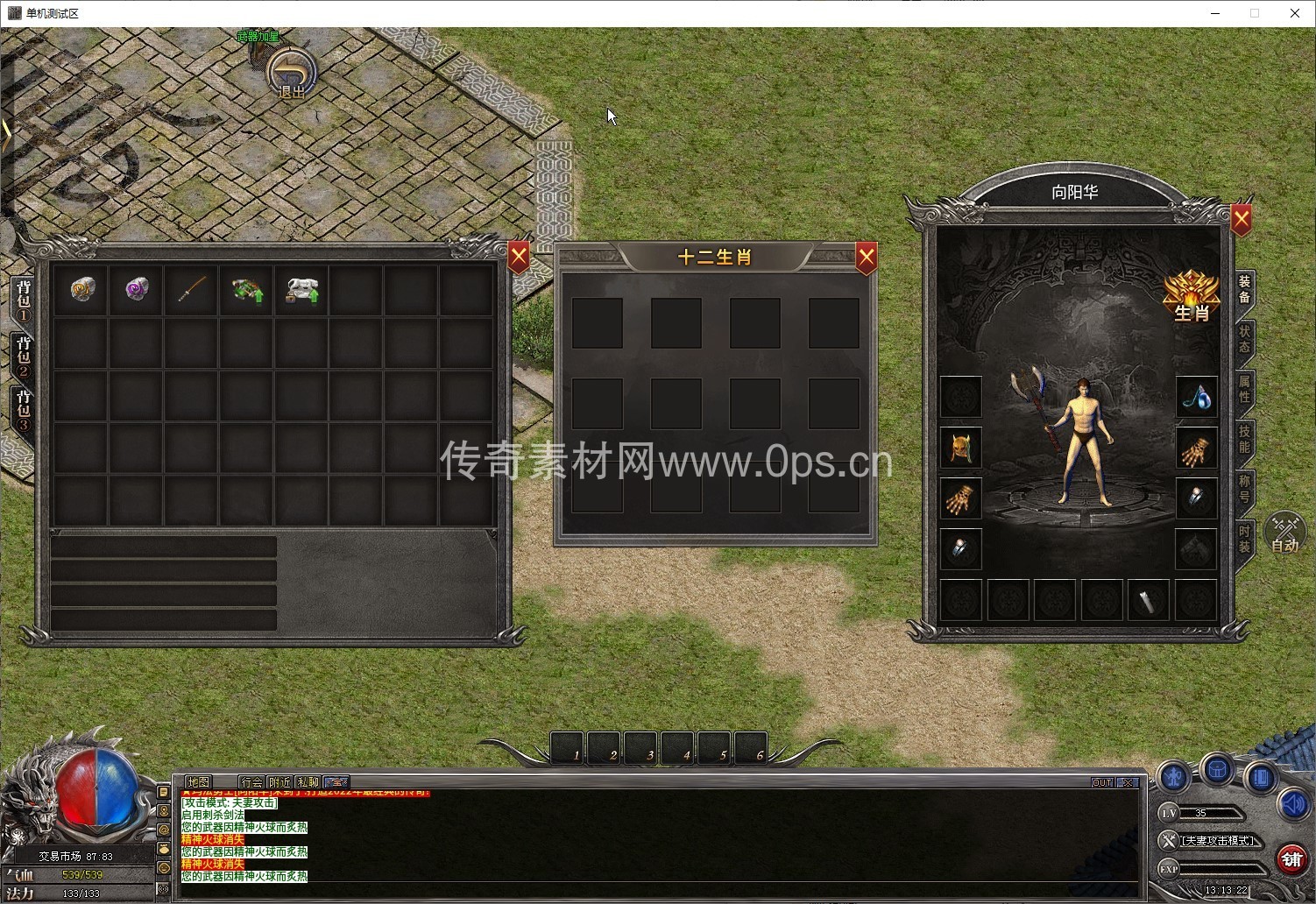
Task: Open the 地图 map button
Action: pos(199,782)
